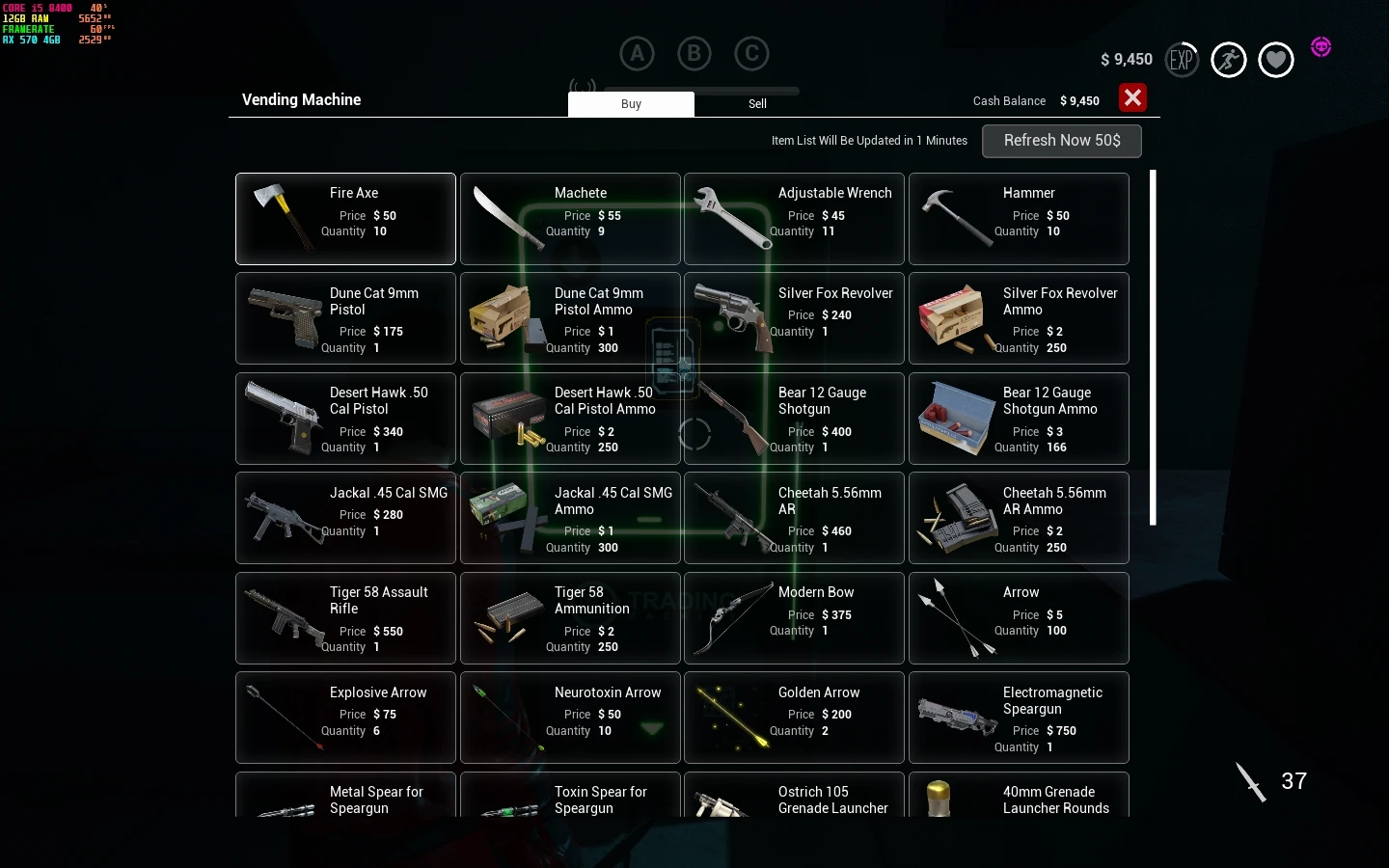Choose the Explosive Arrow listing
The image size is (1389, 868).
[x=345, y=718]
